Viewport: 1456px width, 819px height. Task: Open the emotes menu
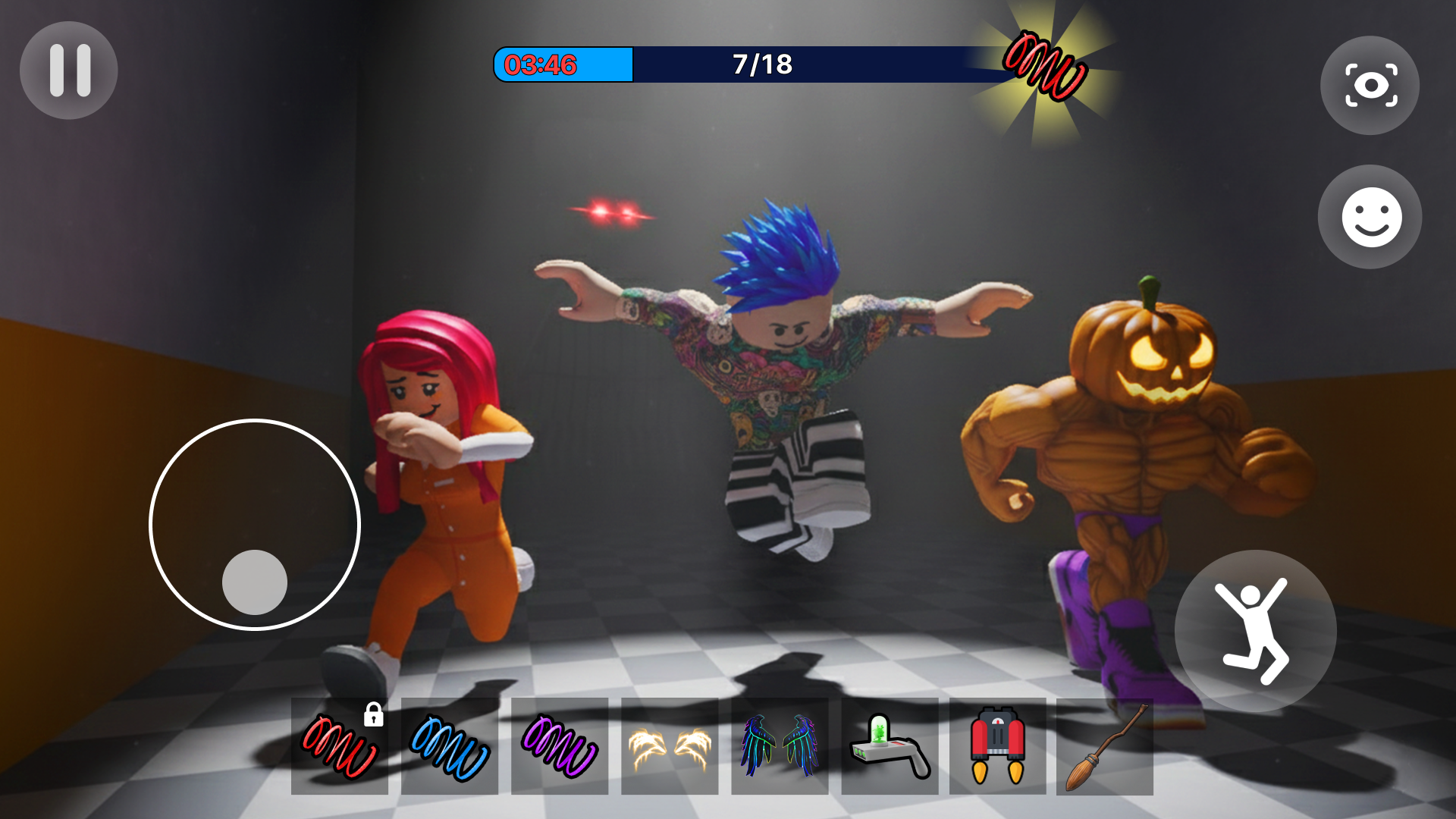(1370, 218)
